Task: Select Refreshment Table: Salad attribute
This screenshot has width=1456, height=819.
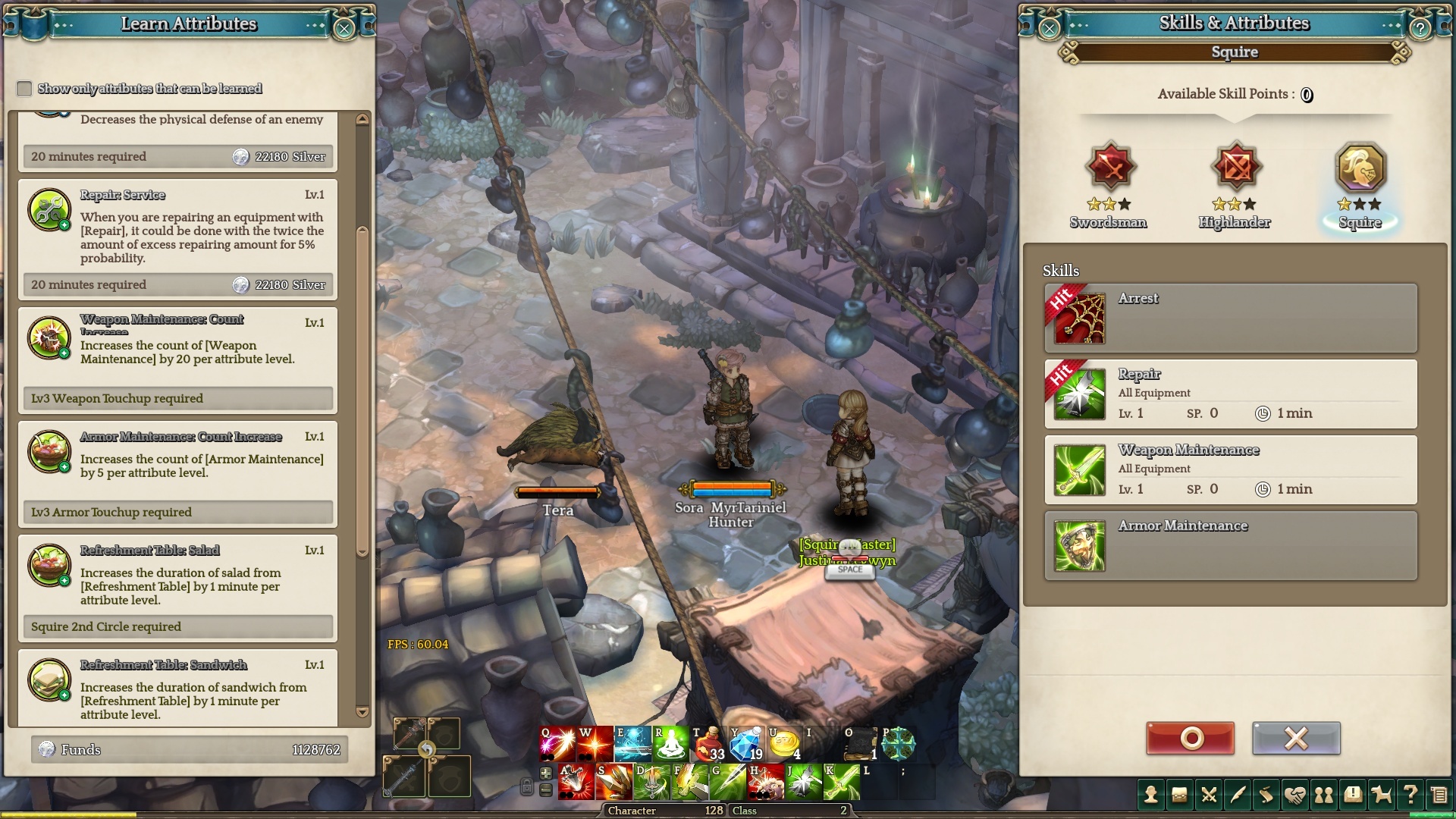Action: coord(177,576)
